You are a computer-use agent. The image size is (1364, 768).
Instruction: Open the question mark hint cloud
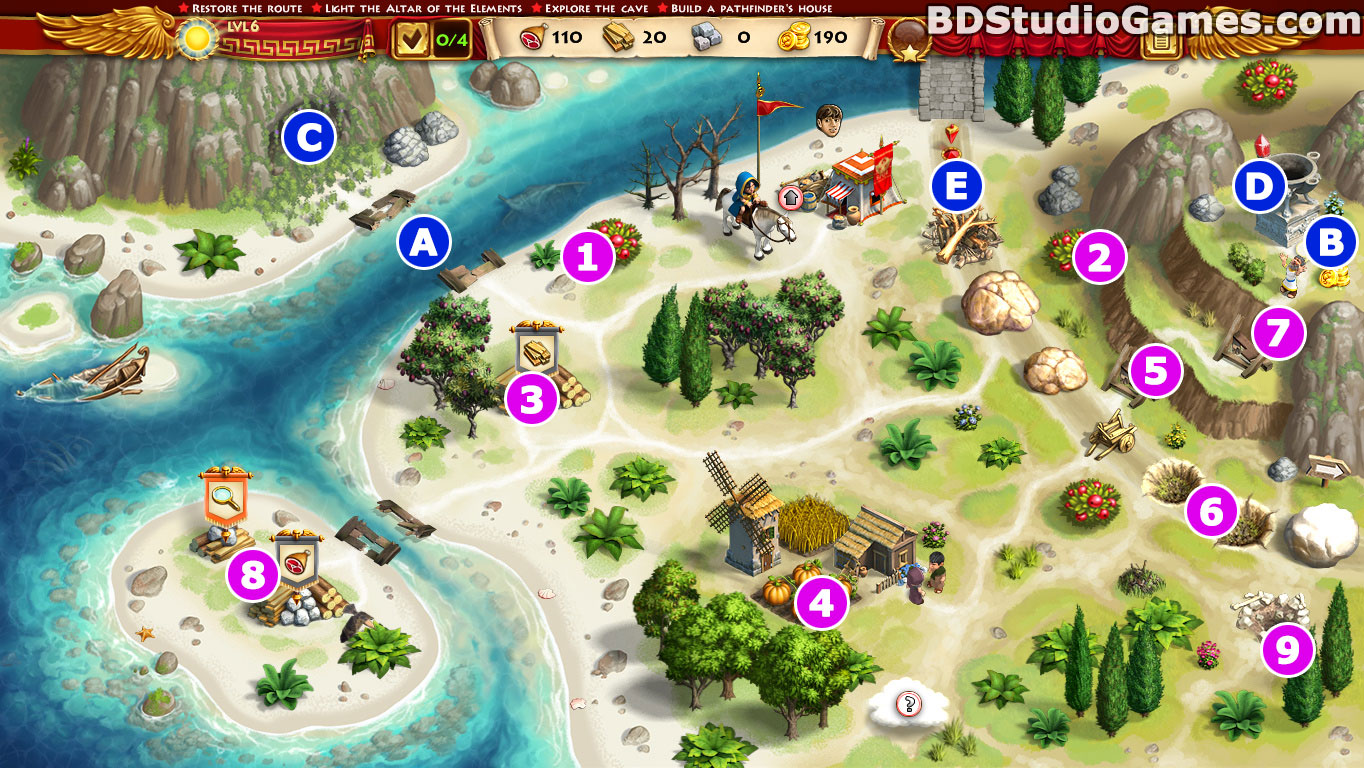(909, 705)
